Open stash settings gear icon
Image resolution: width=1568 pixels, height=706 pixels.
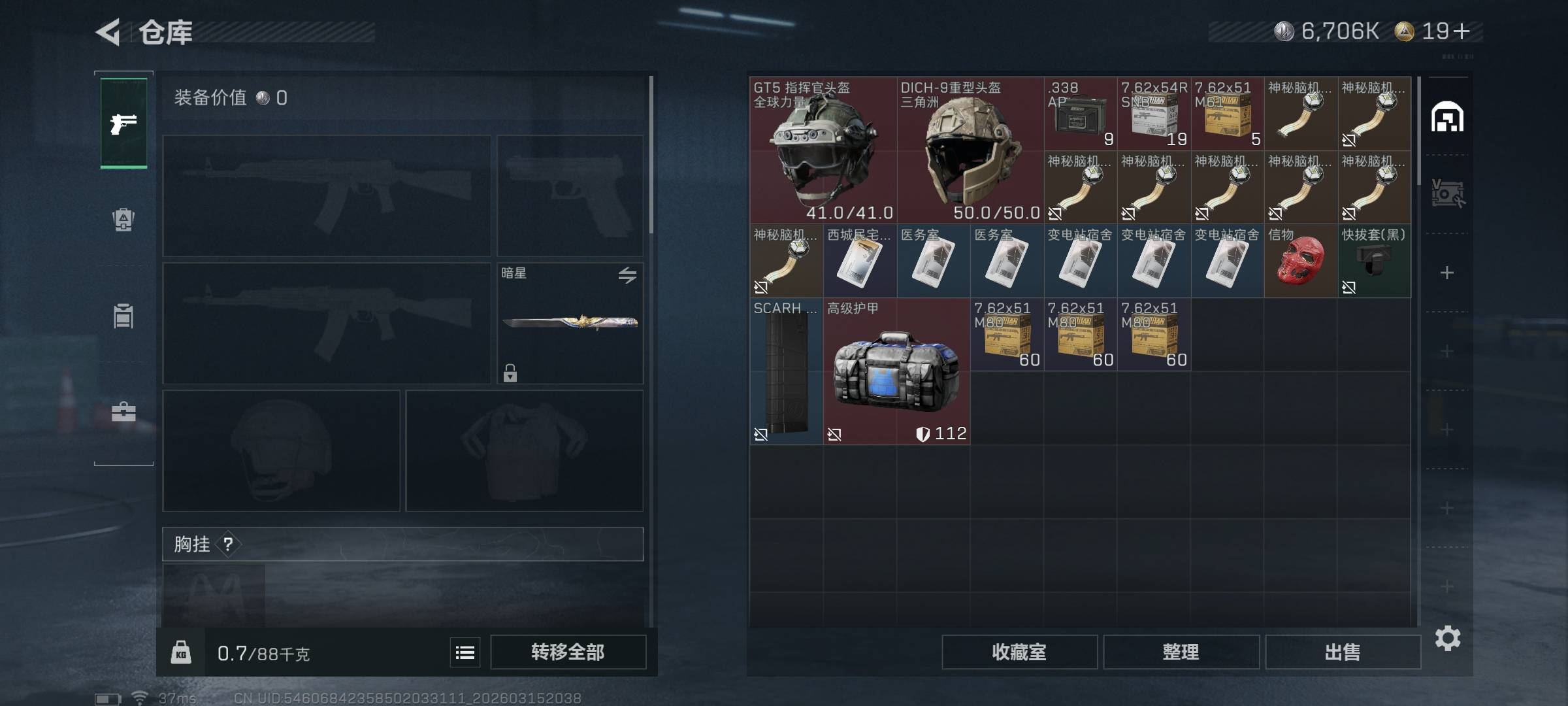pos(1447,638)
